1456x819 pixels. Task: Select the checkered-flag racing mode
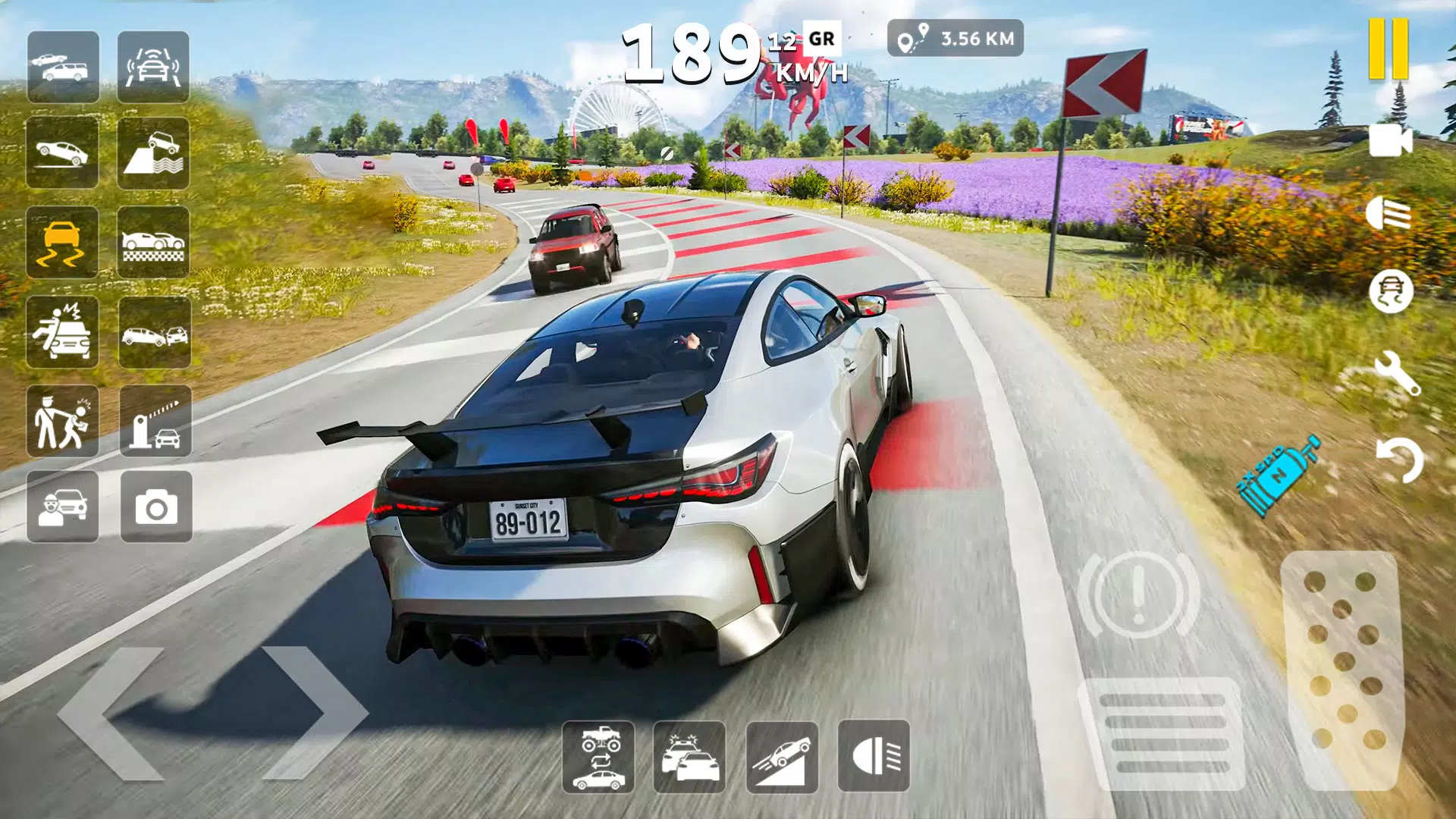(156, 243)
